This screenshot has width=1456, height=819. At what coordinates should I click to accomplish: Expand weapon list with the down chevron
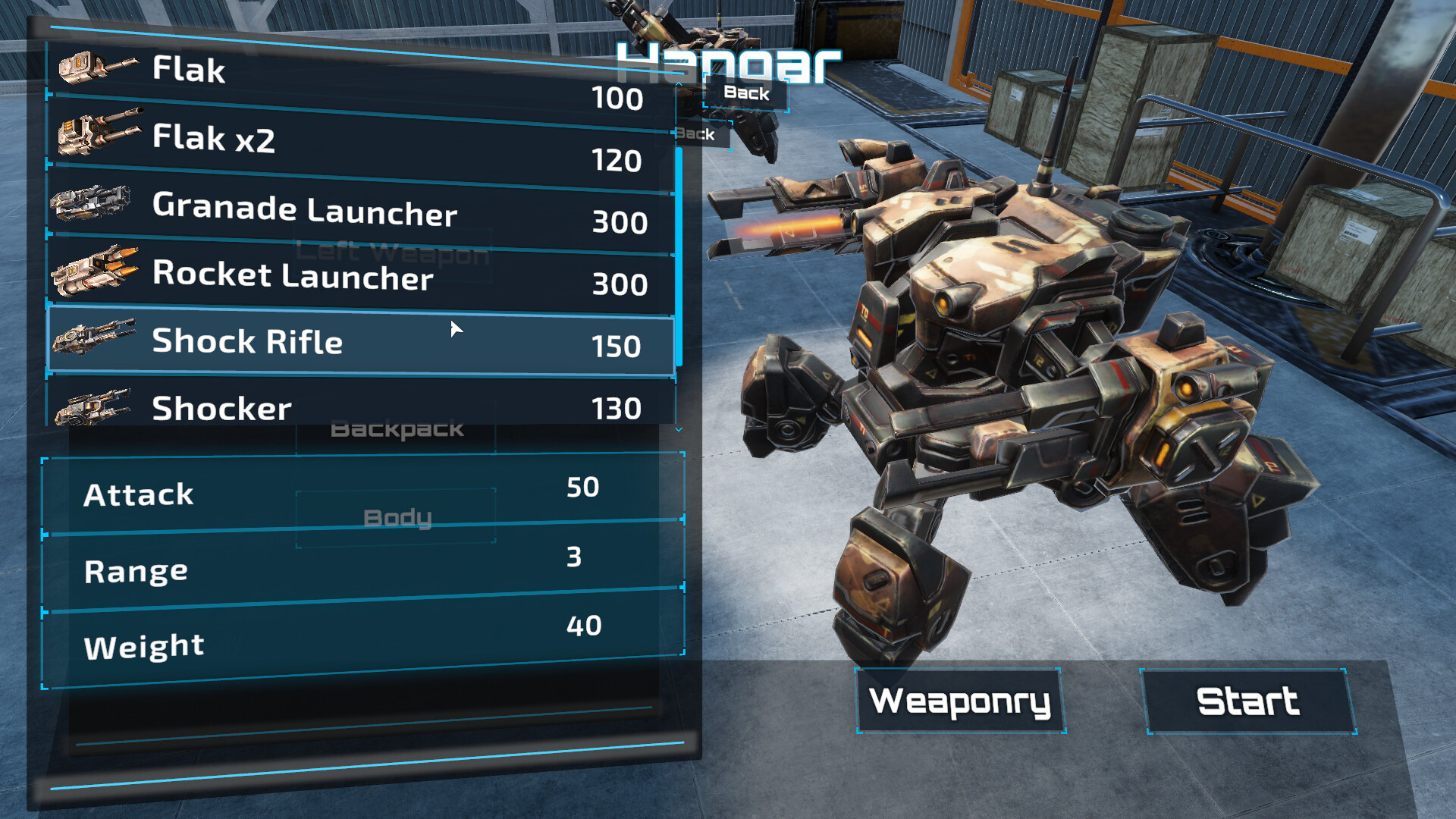677,429
